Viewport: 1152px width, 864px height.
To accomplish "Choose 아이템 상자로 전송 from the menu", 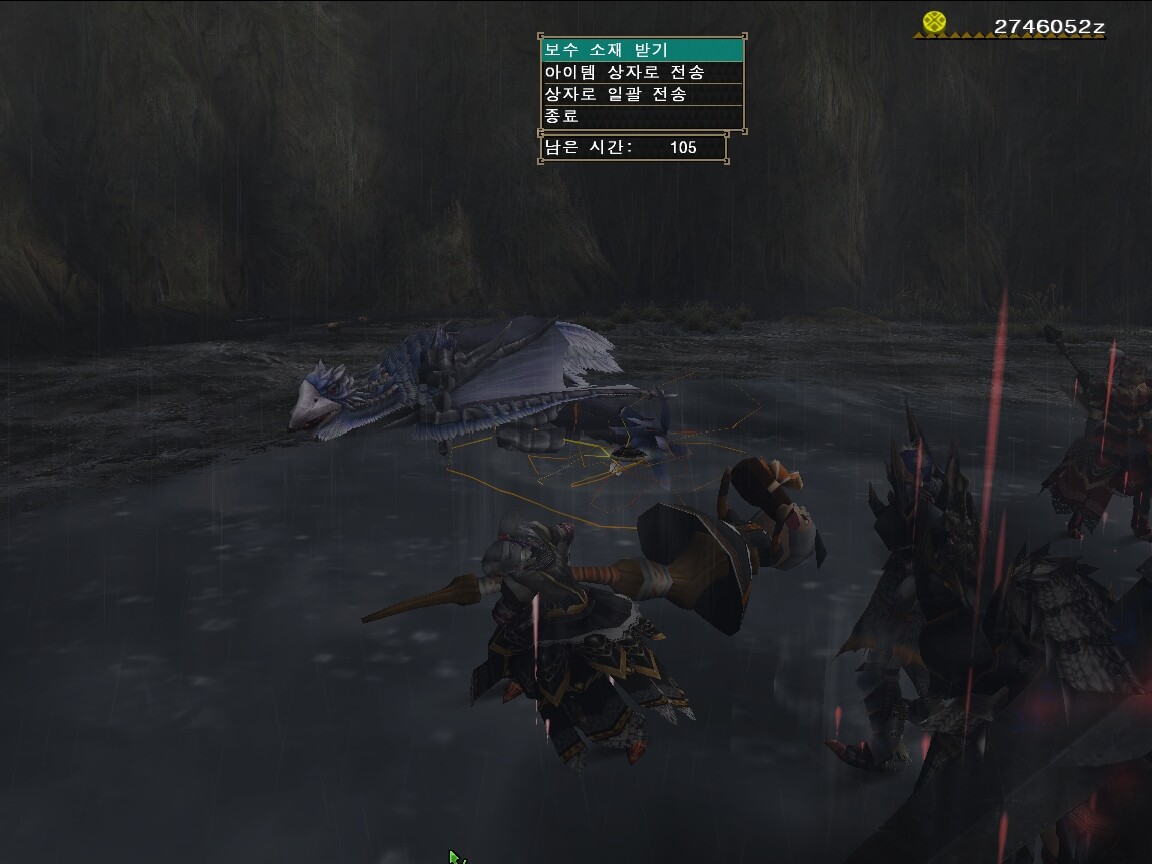I will pos(642,72).
